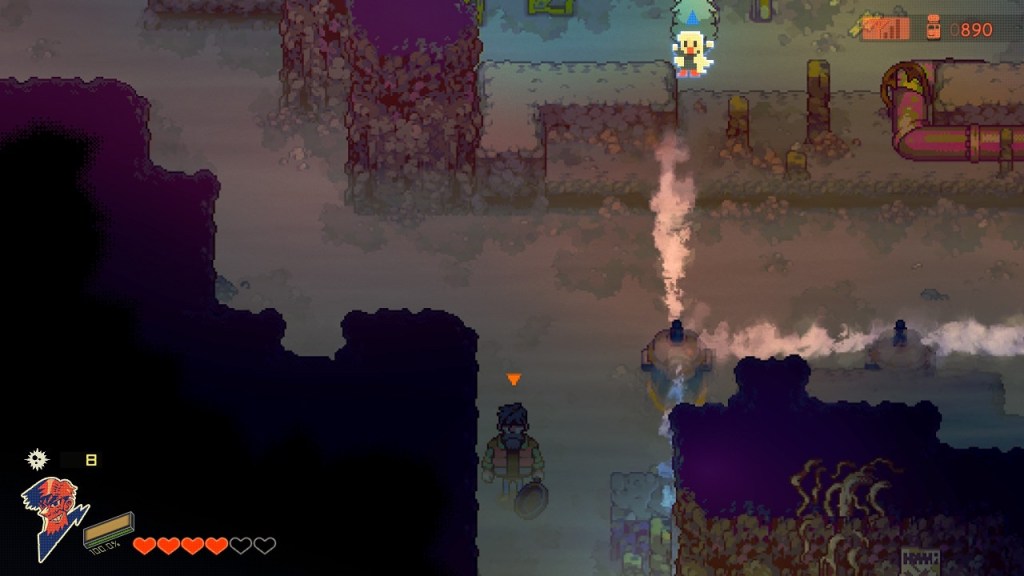The image size is (1024, 576).
Task: Click the spiky gear bomb icon
Action: (x=37, y=460)
